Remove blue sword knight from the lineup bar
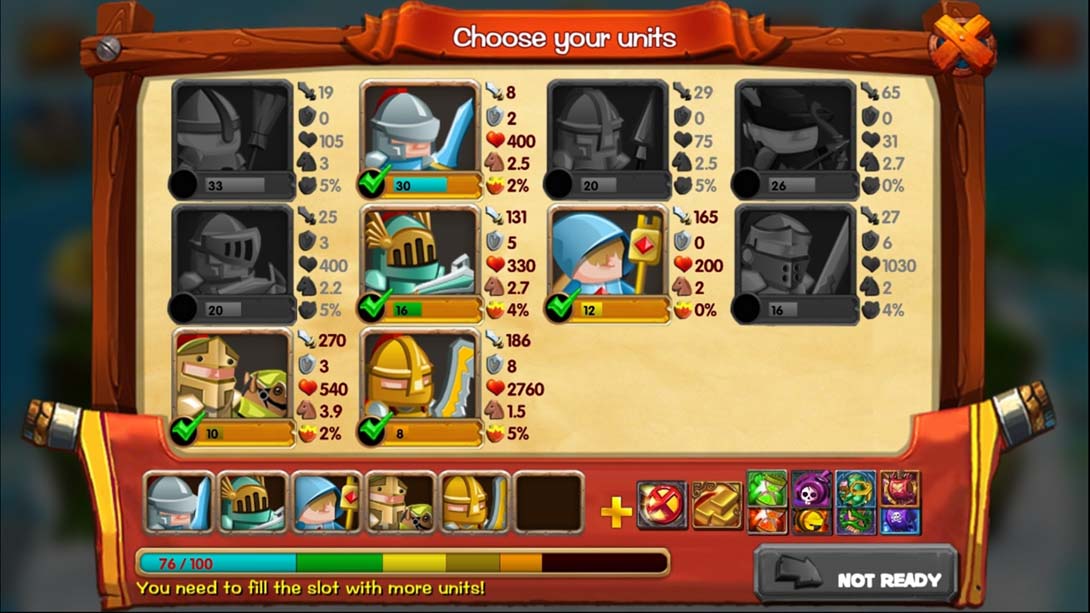Viewport: 1090px width, 613px height. [178, 503]
